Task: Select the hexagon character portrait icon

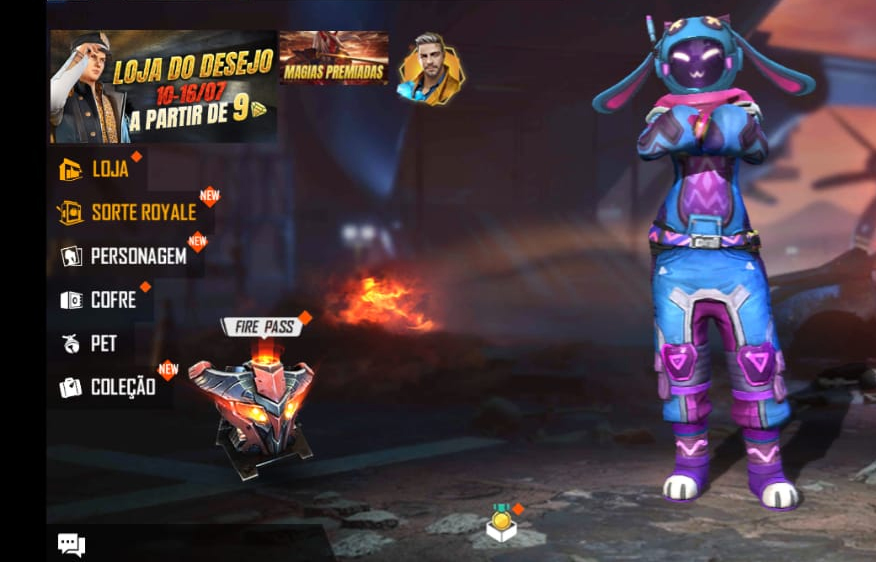Action: pos(431,70)
